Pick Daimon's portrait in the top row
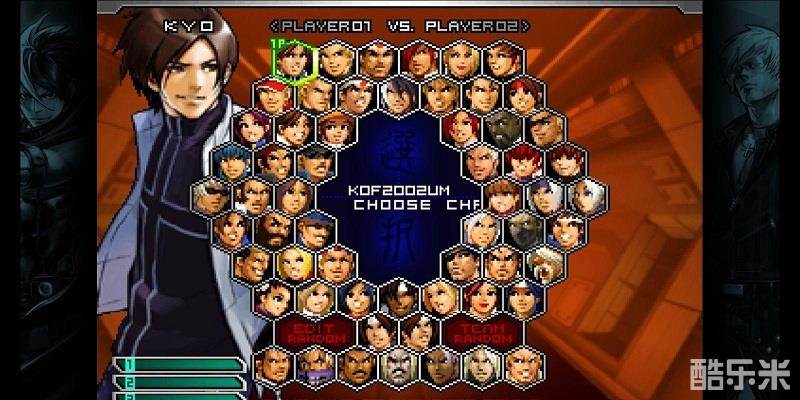This screenshot has width=800, height=400. (x=376, y=60)
